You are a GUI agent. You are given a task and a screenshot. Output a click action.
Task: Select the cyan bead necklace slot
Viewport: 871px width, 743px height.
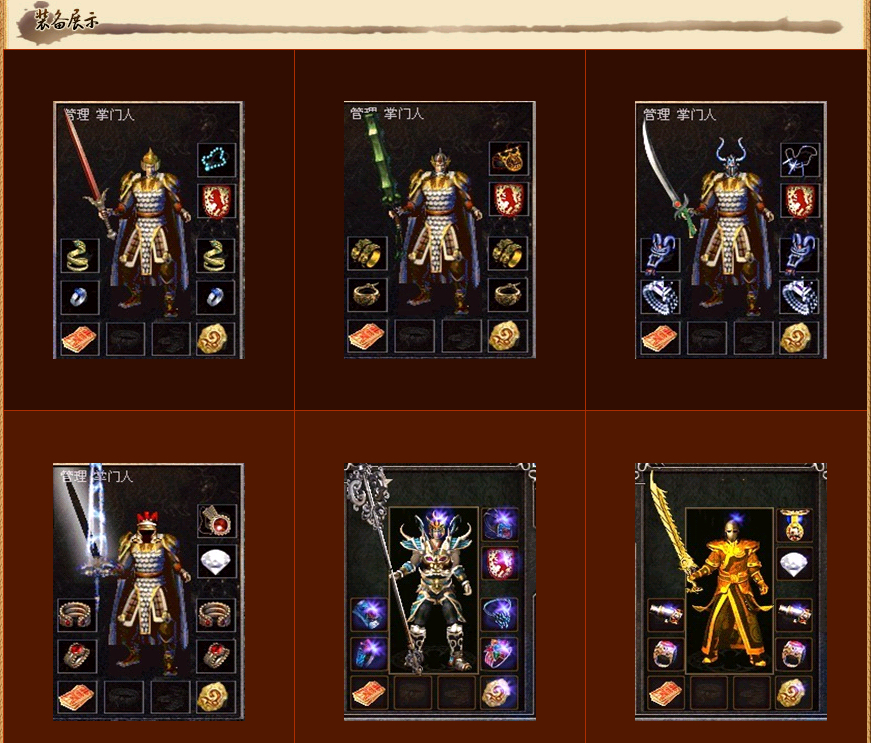(216, 158)
